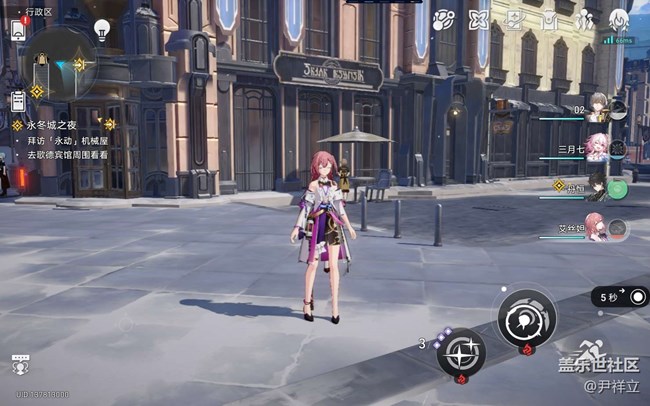Open the phone menu icon with red alert
This screenshot has height=406, width=650.
pyautogui.click(x=18, y=30)
